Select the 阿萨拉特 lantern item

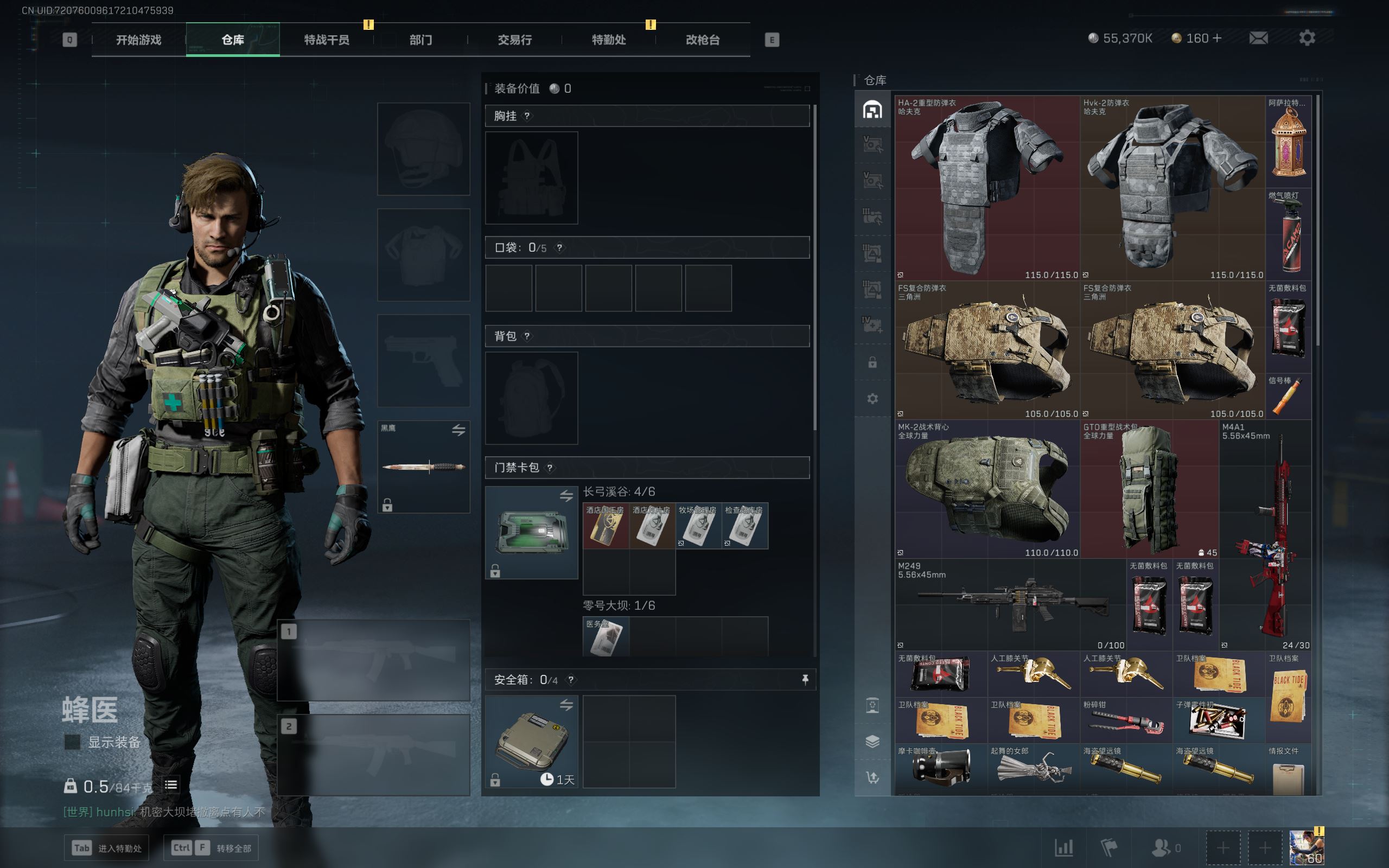click(1288, 142)
